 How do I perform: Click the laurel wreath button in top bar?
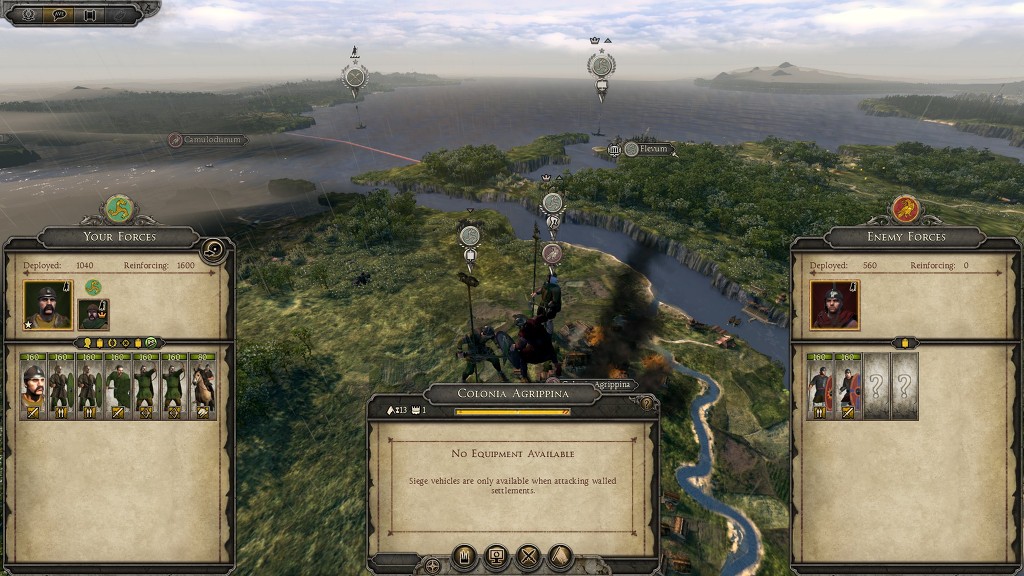[26, 14]
